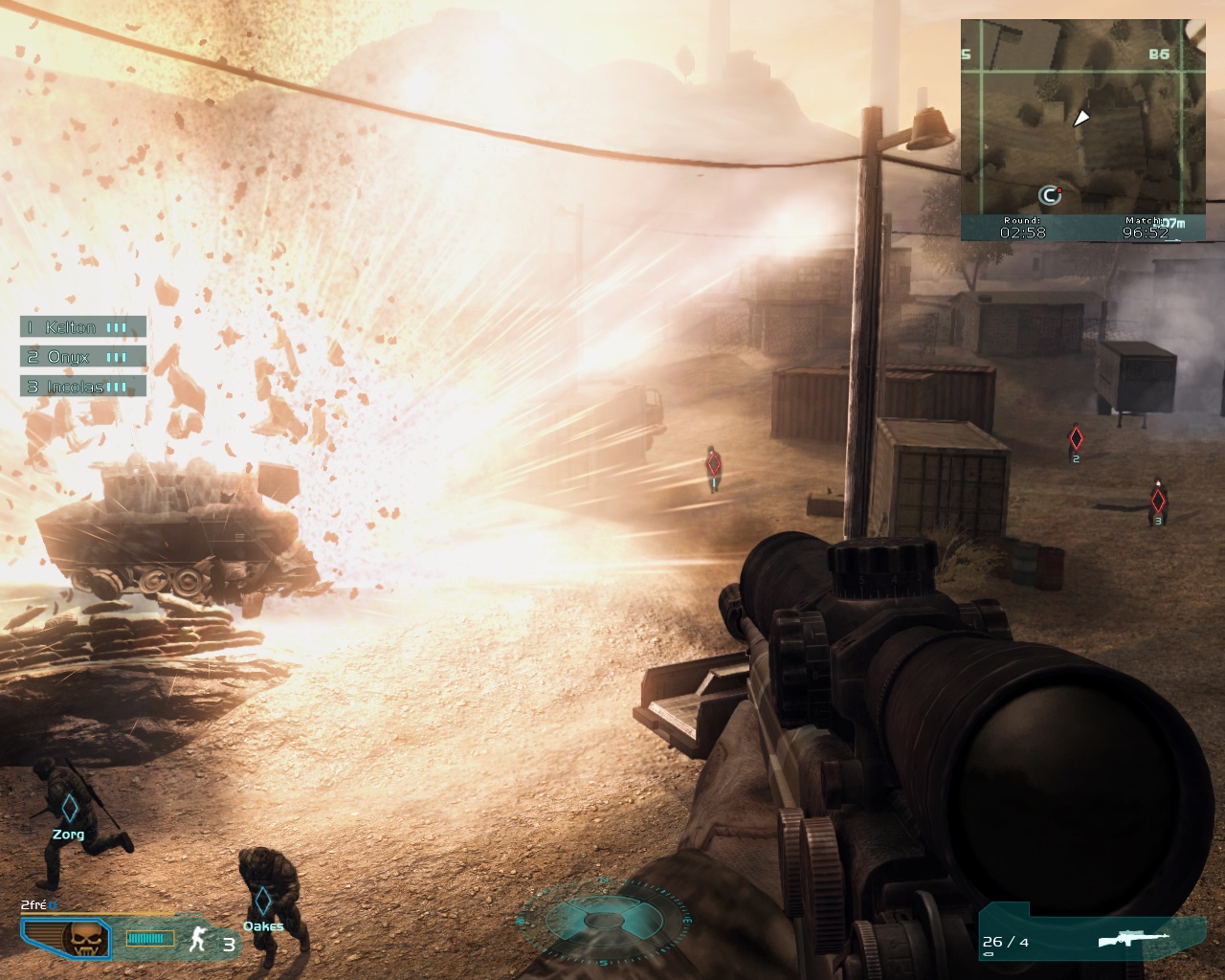Select teammate Oakes' diamond marker
1225x980 pixels.
[x=262, y=902]
